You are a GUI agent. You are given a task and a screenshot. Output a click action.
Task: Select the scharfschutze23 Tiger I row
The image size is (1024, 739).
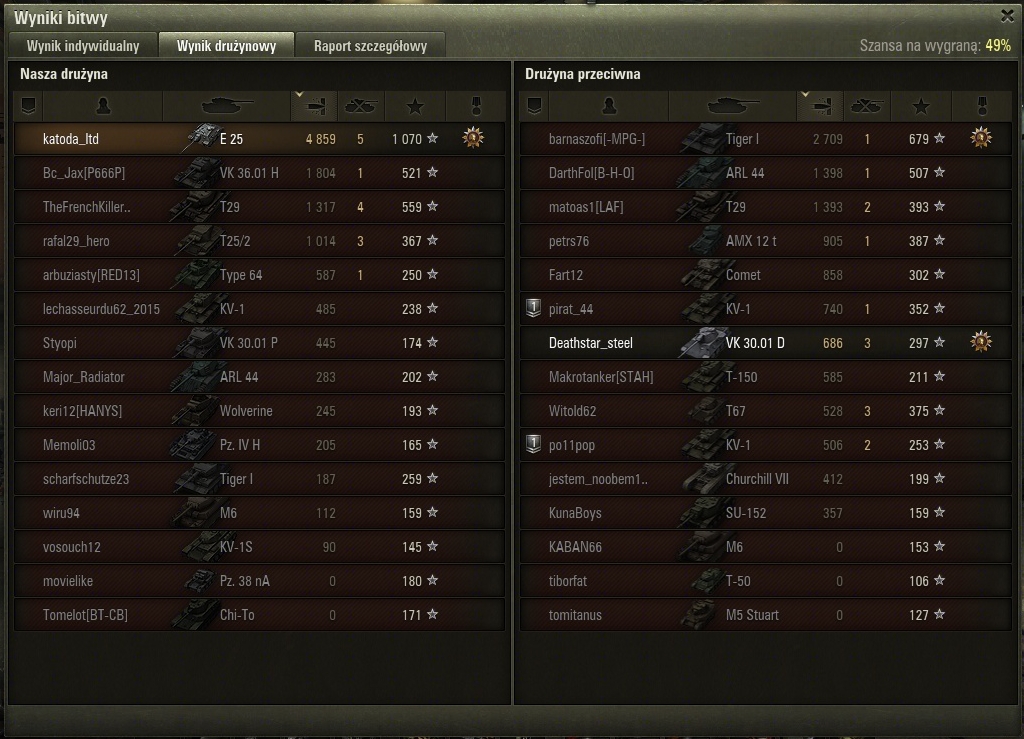pyautogui.click(x=259, y=479)
